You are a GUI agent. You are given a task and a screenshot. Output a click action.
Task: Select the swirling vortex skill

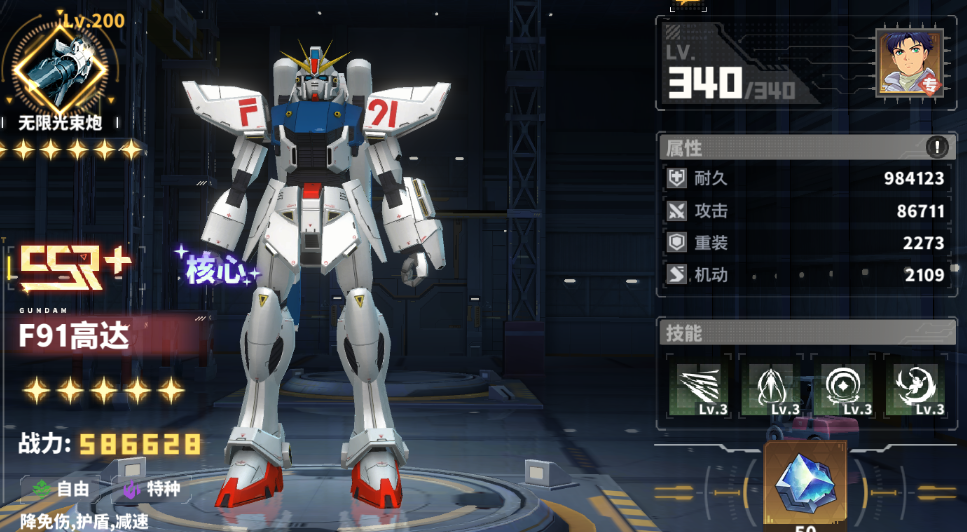(x=915, y=389)
